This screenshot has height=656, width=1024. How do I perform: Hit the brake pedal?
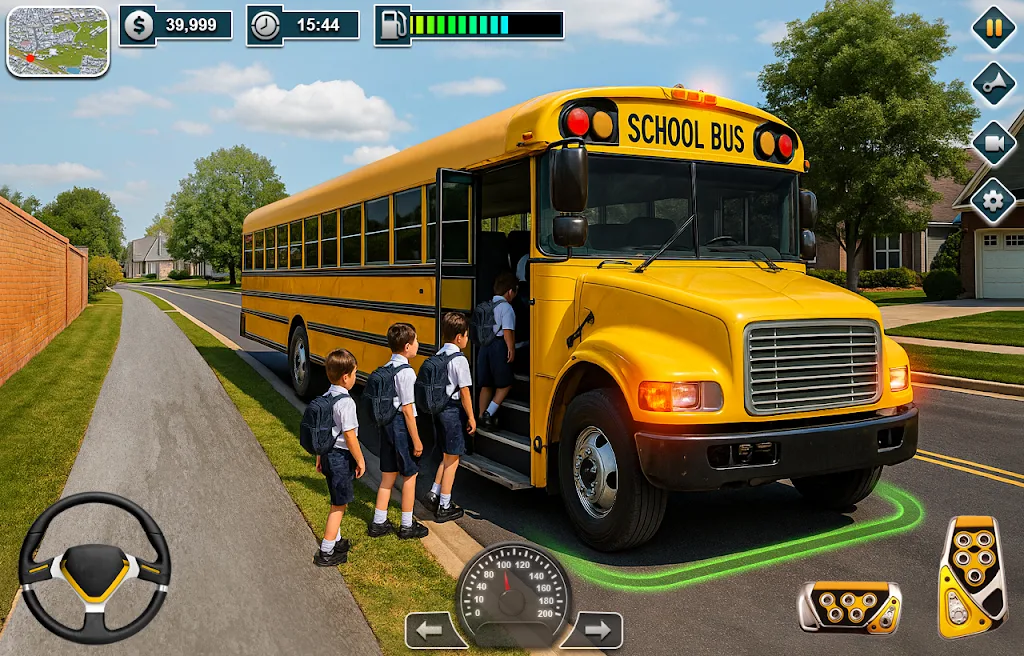[849, 607]
